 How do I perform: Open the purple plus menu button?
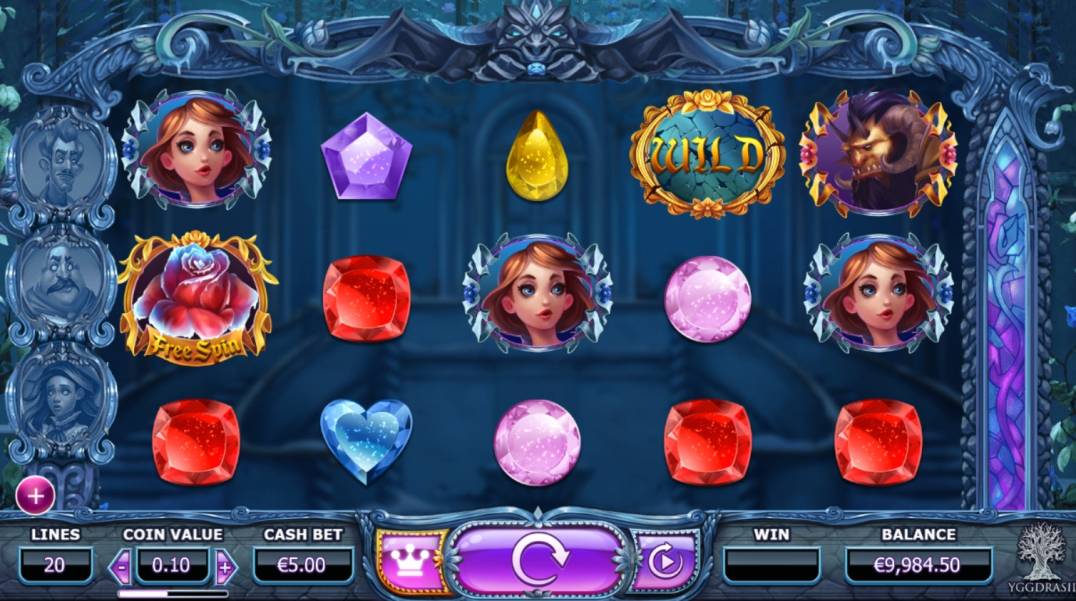(x=36, y=493)
